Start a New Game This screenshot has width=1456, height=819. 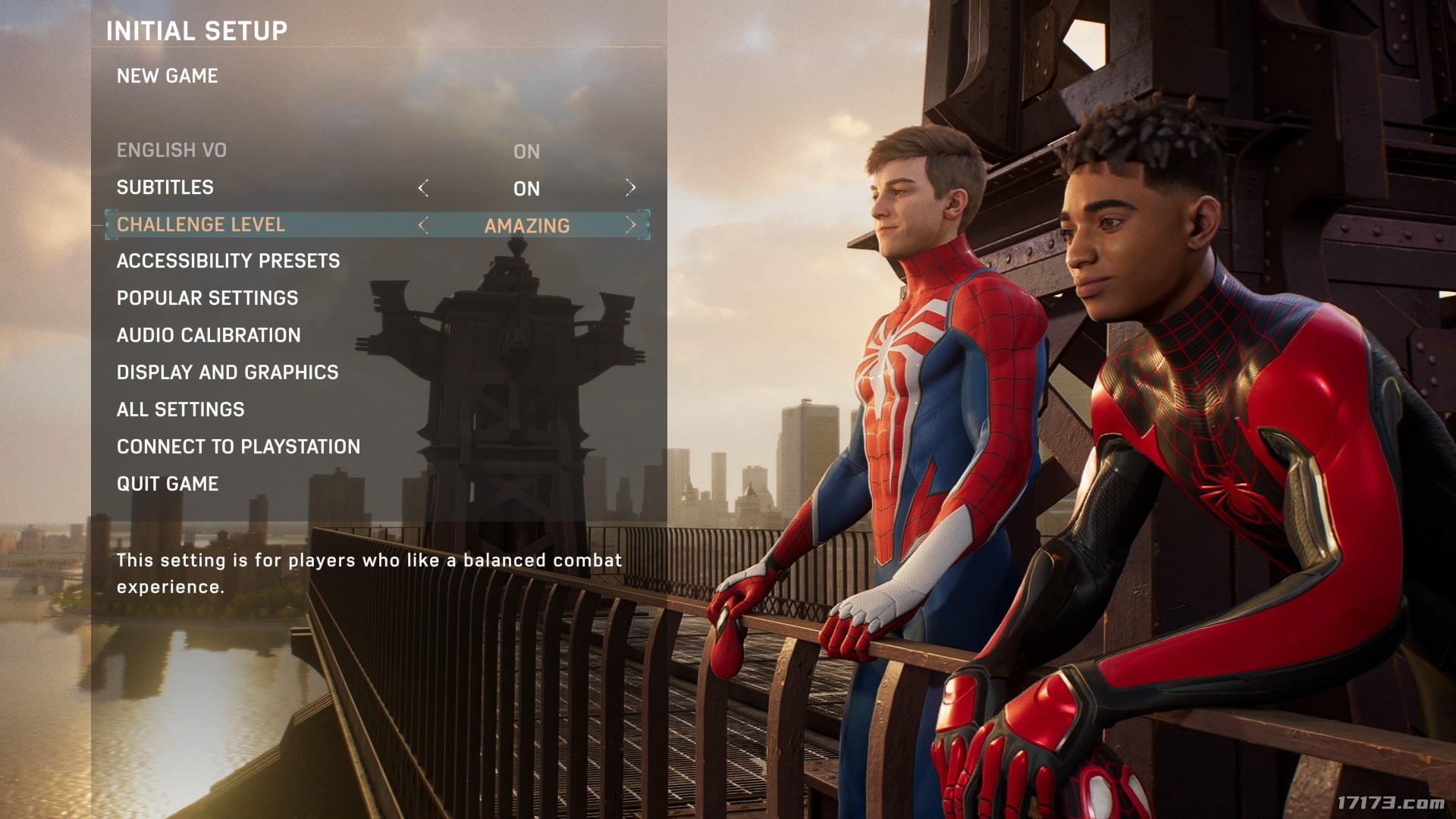point(168,76)
